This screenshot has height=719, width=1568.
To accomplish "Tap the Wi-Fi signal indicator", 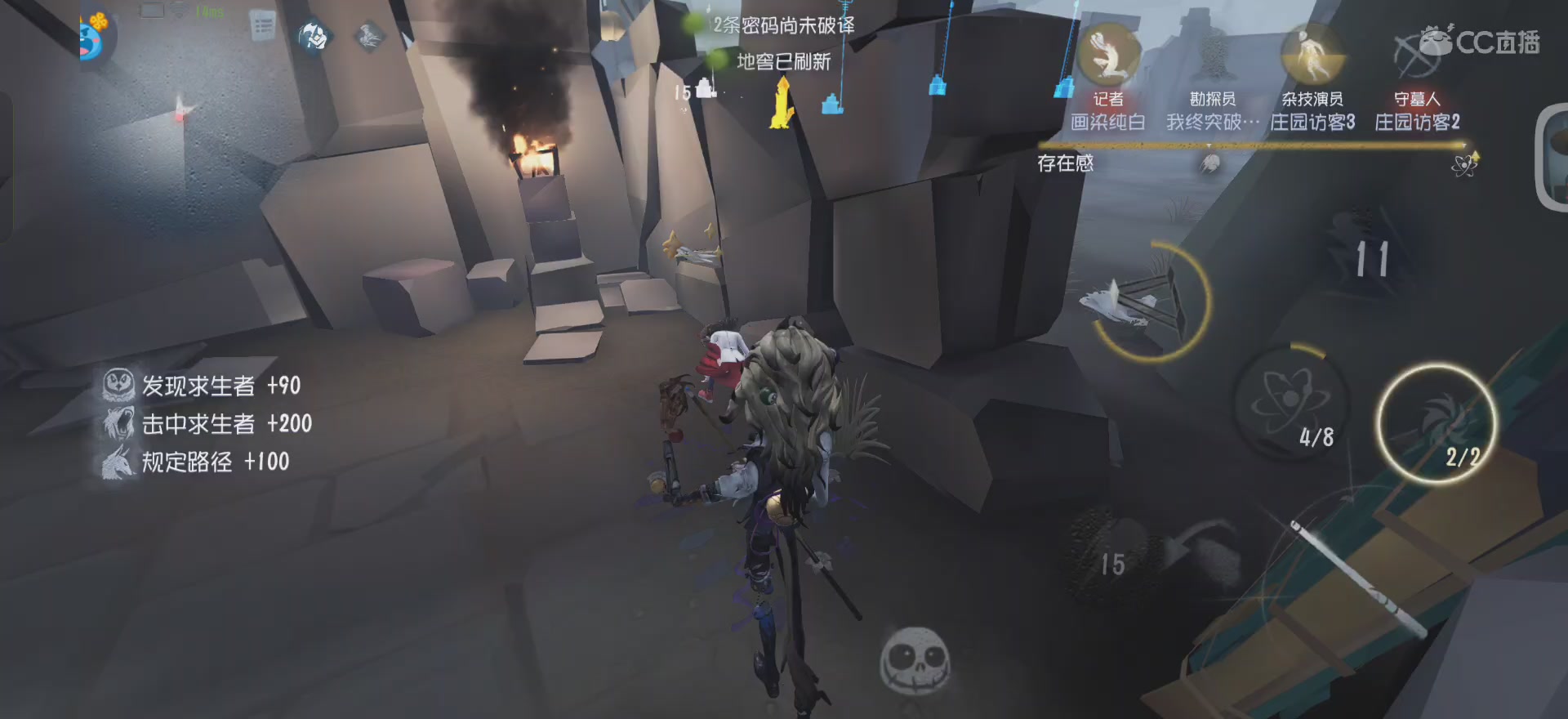I will click(178, 11).
